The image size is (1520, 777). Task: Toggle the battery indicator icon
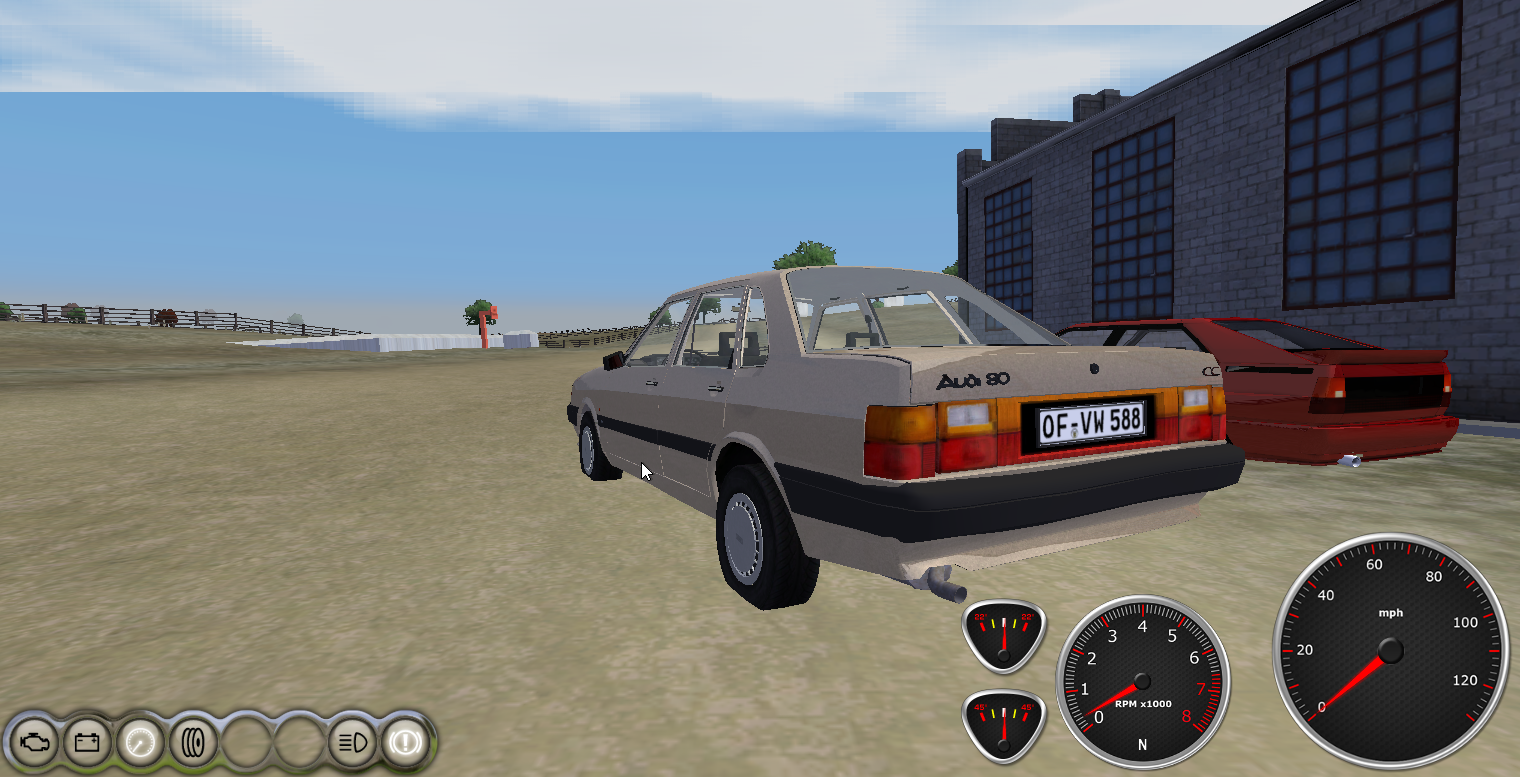click(86, 743)
